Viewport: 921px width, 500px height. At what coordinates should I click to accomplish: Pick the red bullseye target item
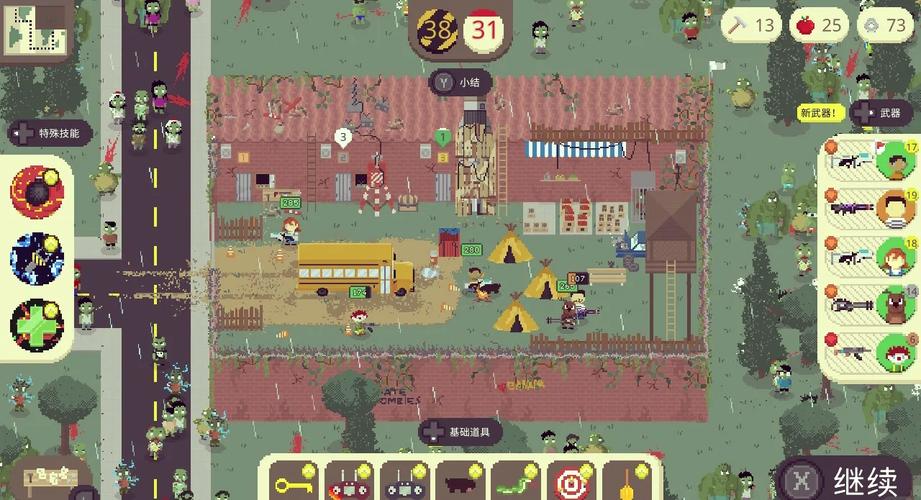tap(571, 484)
